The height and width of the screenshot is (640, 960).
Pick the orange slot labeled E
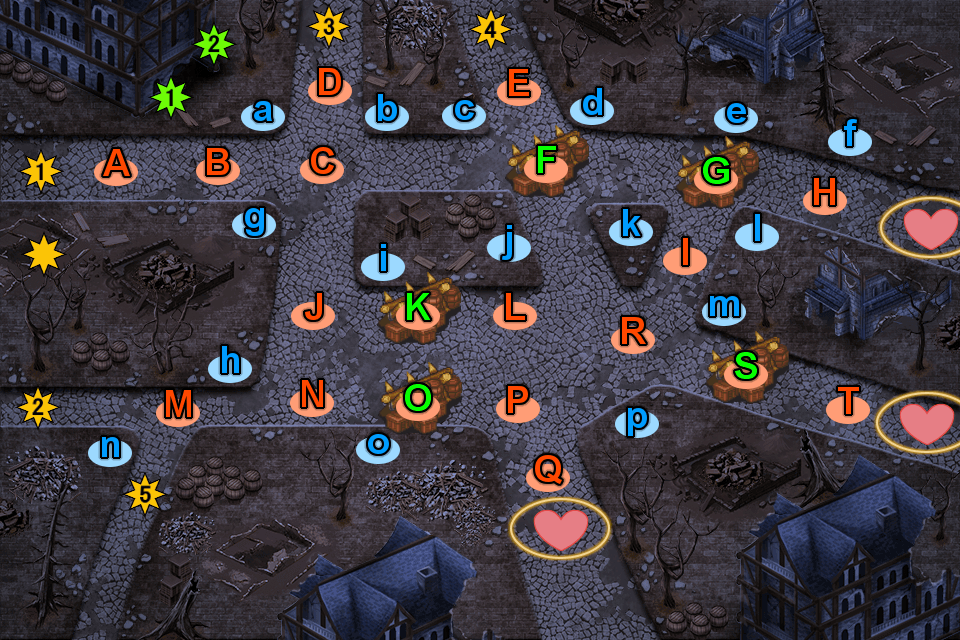click(x=518, y=88)
